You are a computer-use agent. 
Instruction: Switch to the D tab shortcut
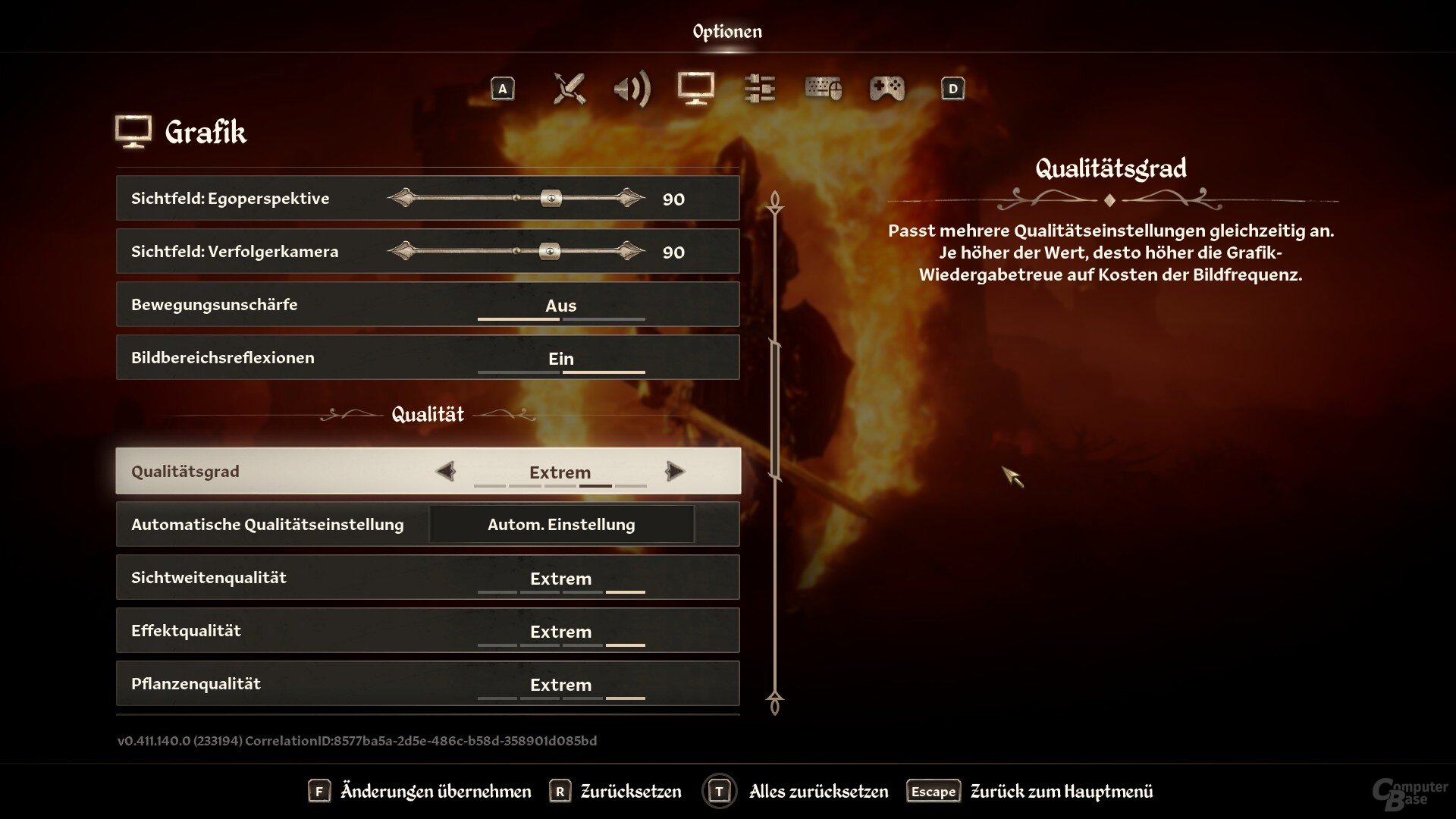pyautogui.click(x=952, y=89)
